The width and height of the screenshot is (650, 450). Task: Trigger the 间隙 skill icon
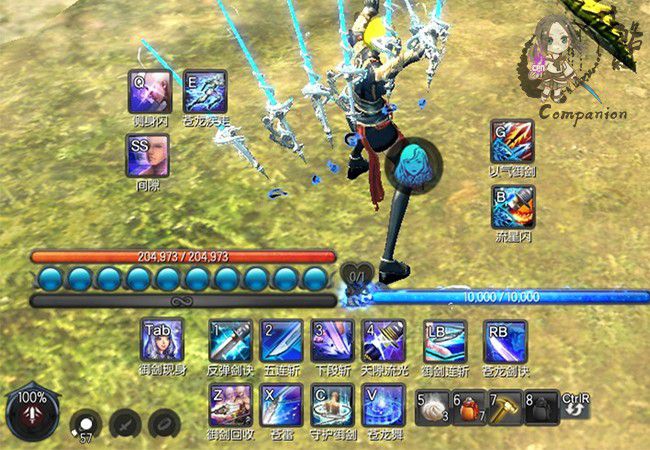pyautogui.click(x=149, y=156)
